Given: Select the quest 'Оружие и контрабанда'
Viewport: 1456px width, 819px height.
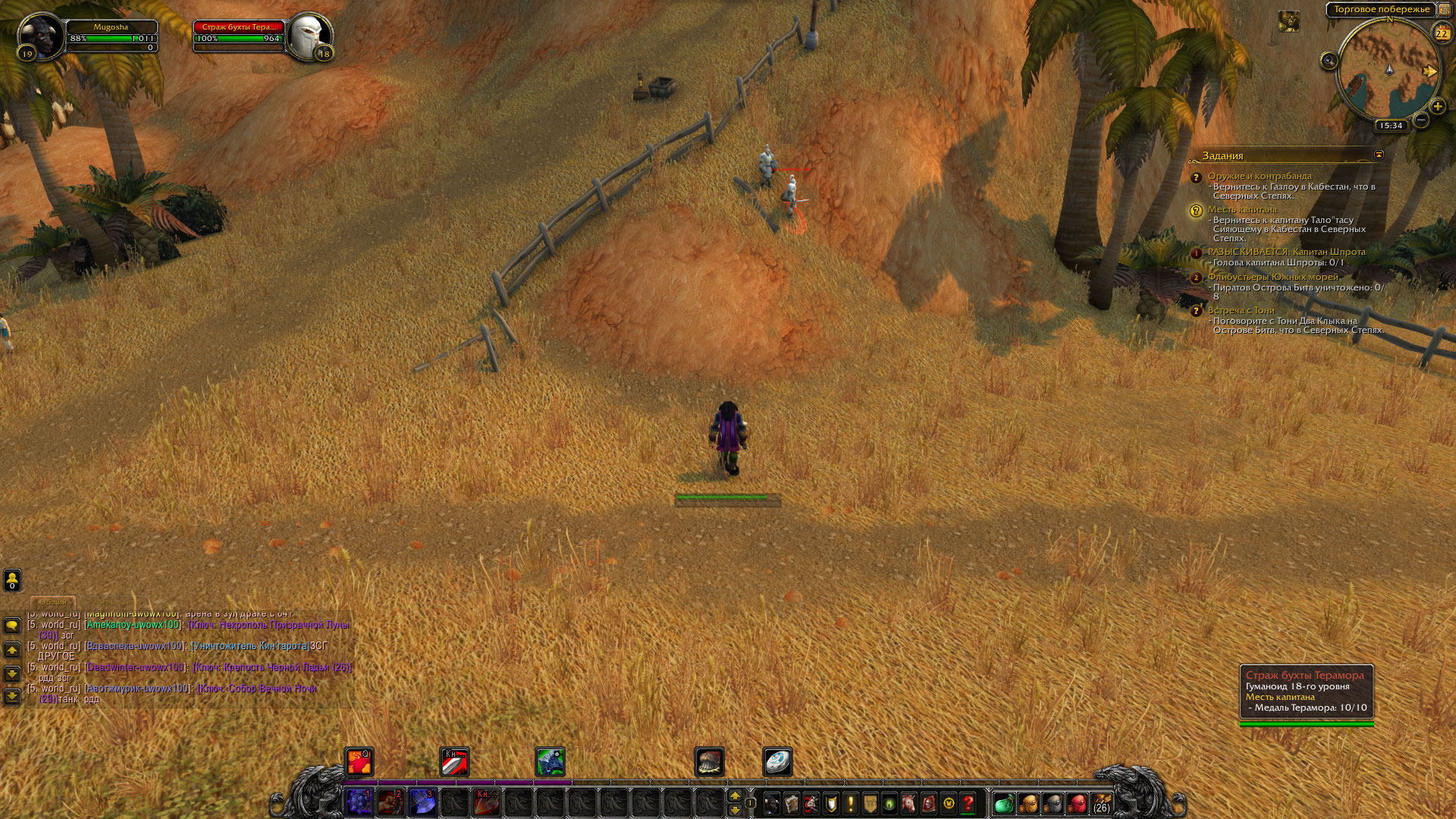Looking at the screenshot, I should pyautogui.click(x=1259, y=176).
